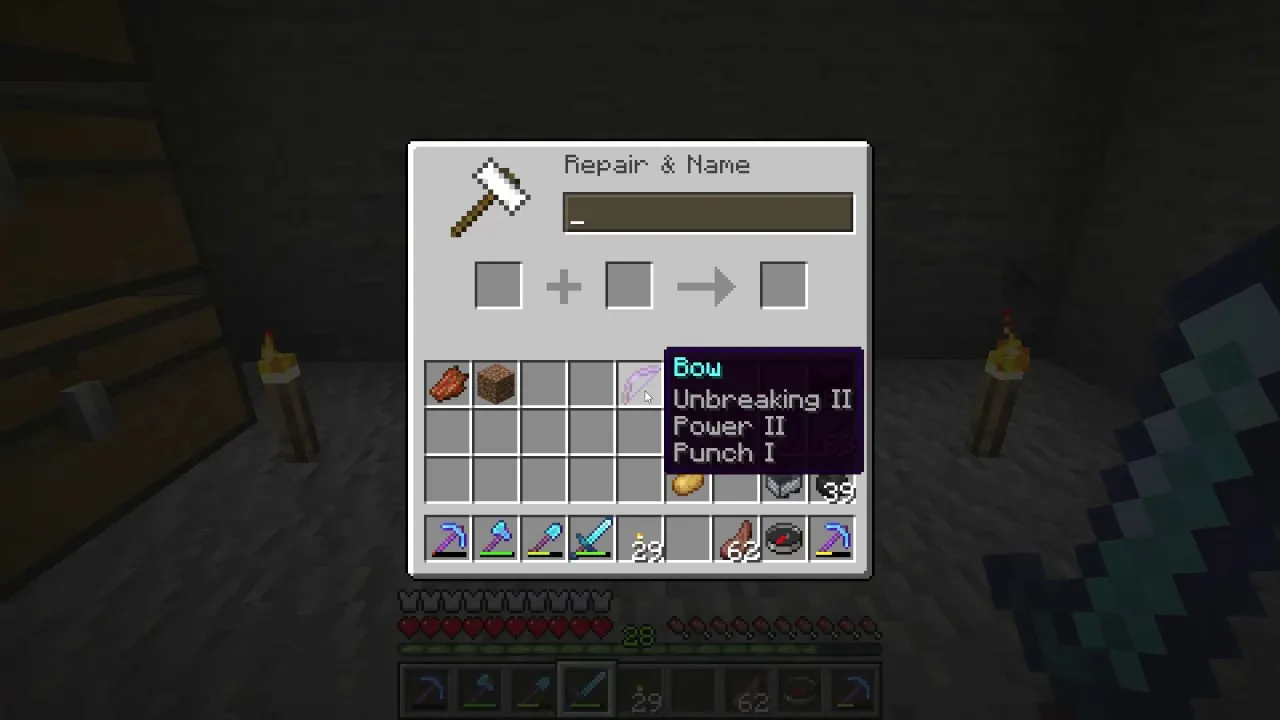Click the second anvil material slot after the plus
The height and width of the screenshot is (720, 1280).
[628, 285]
